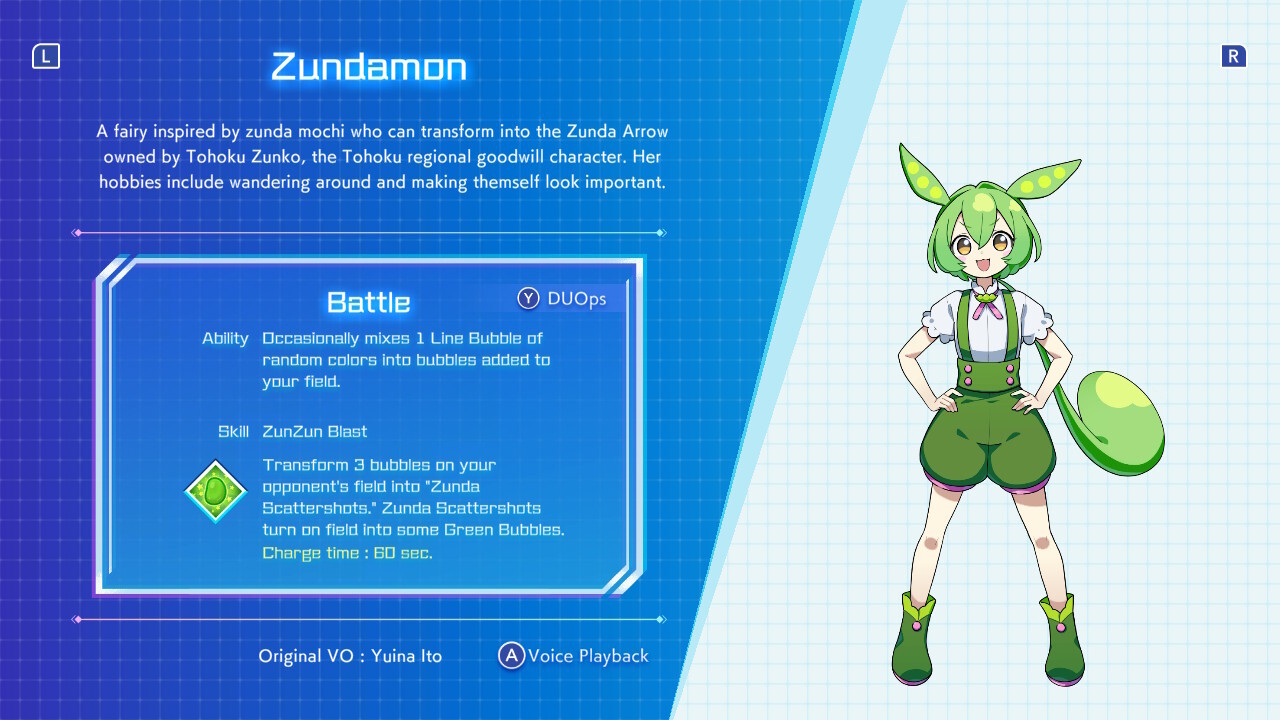
Task: Click the circled A icon beside Voice Playback
Action: click(x=511, y=656)
